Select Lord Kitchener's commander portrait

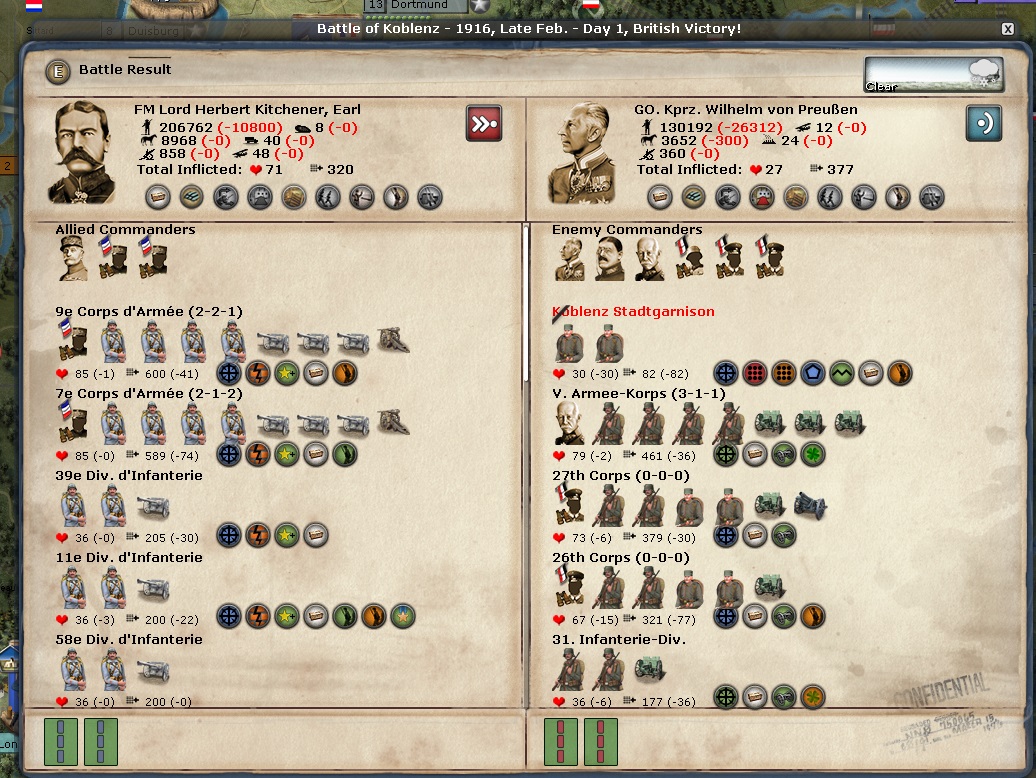coord(87,152)
